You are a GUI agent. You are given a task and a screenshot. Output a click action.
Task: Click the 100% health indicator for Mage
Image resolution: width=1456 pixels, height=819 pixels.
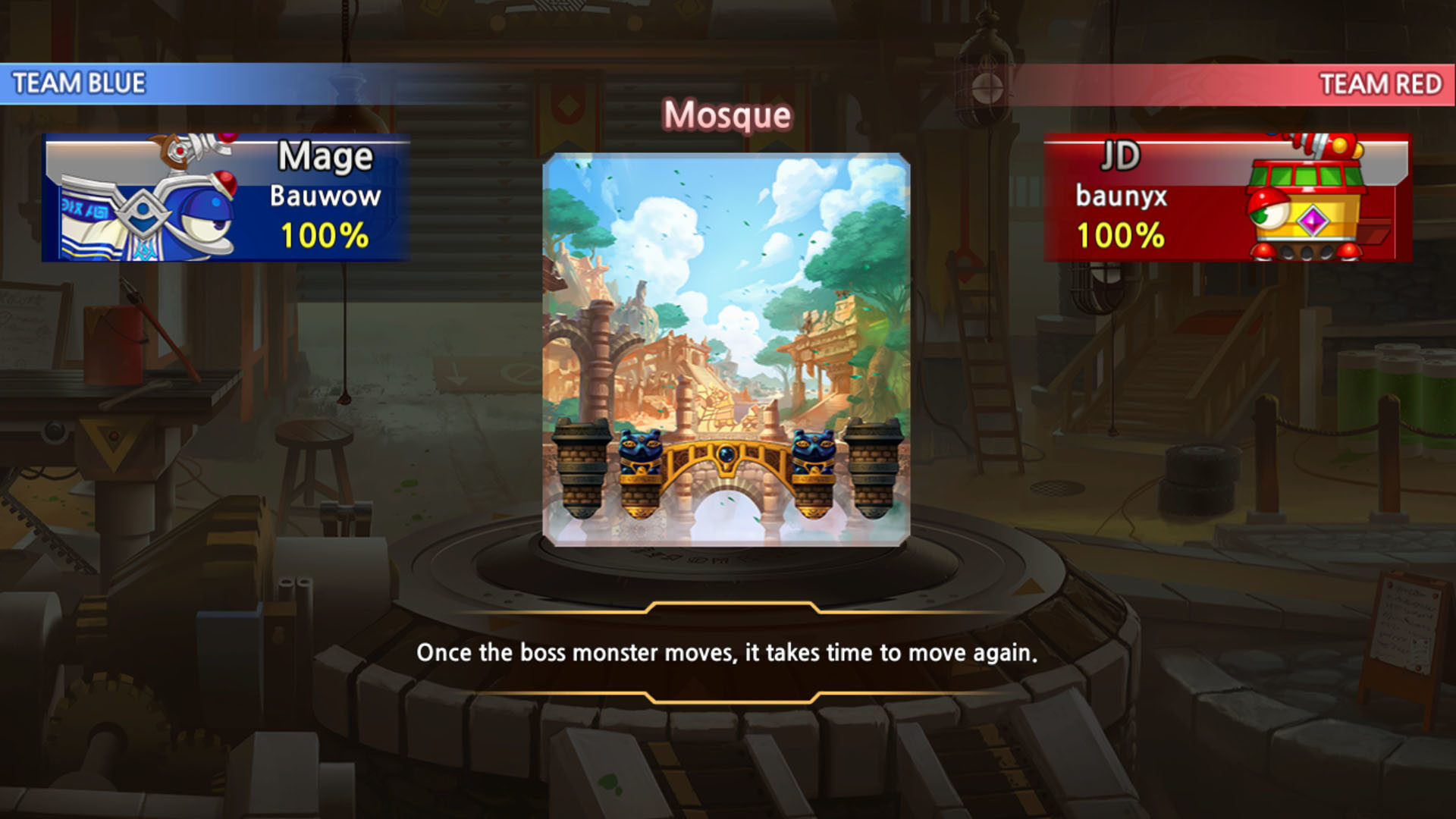(x=323, y=237)
